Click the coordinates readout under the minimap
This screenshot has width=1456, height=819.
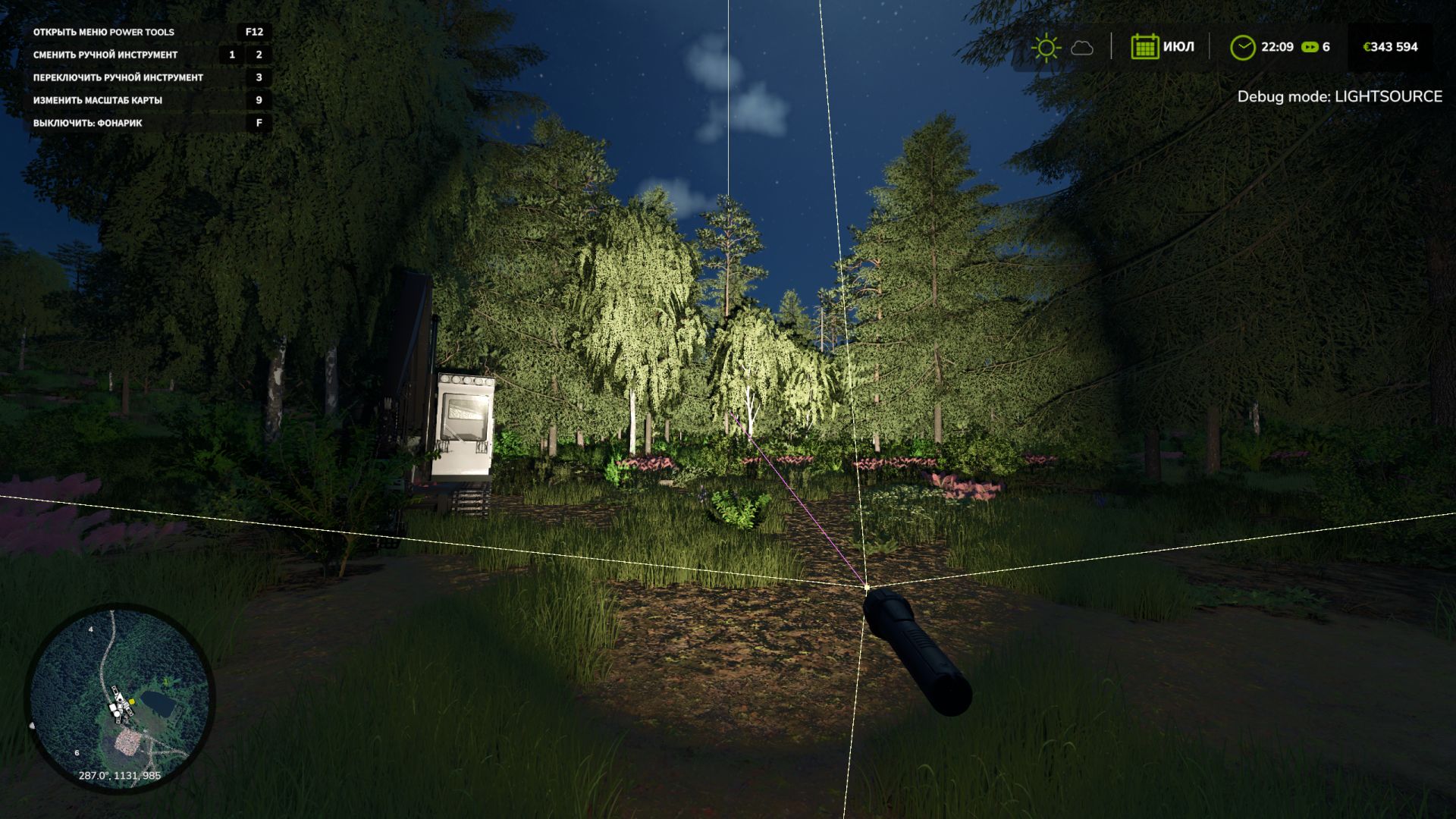(x=121, y=775)
